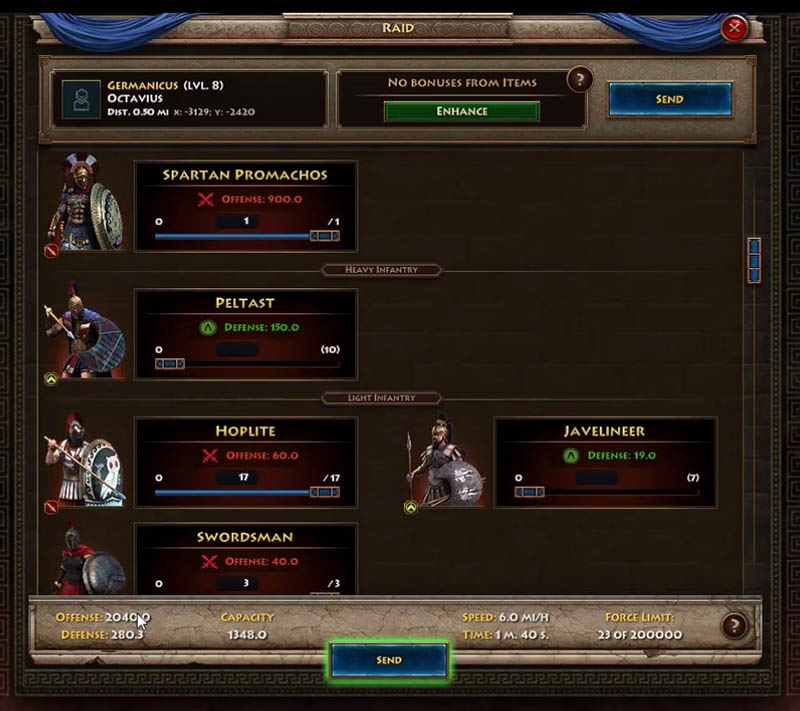Close the Raid window
800x711 pixels.
(734, 28)
